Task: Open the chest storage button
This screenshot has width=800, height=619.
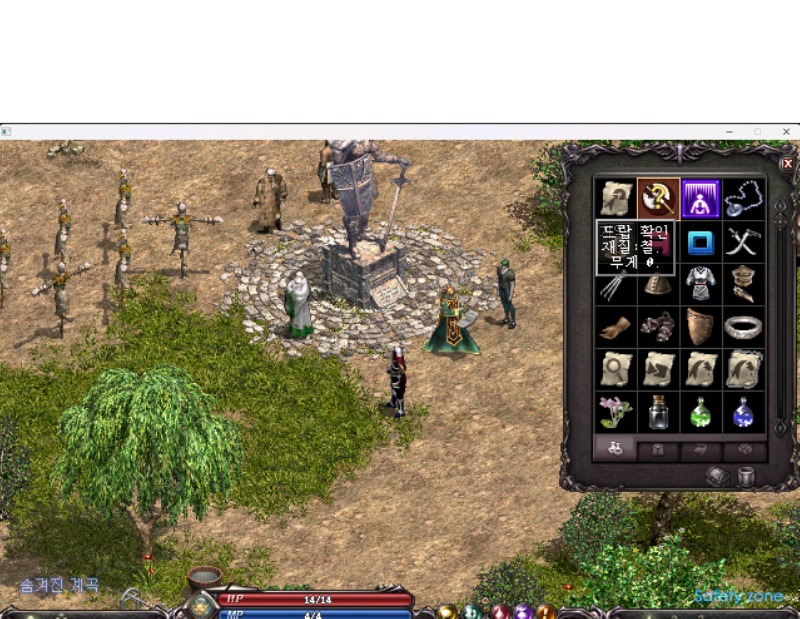Action: point(718,477)
